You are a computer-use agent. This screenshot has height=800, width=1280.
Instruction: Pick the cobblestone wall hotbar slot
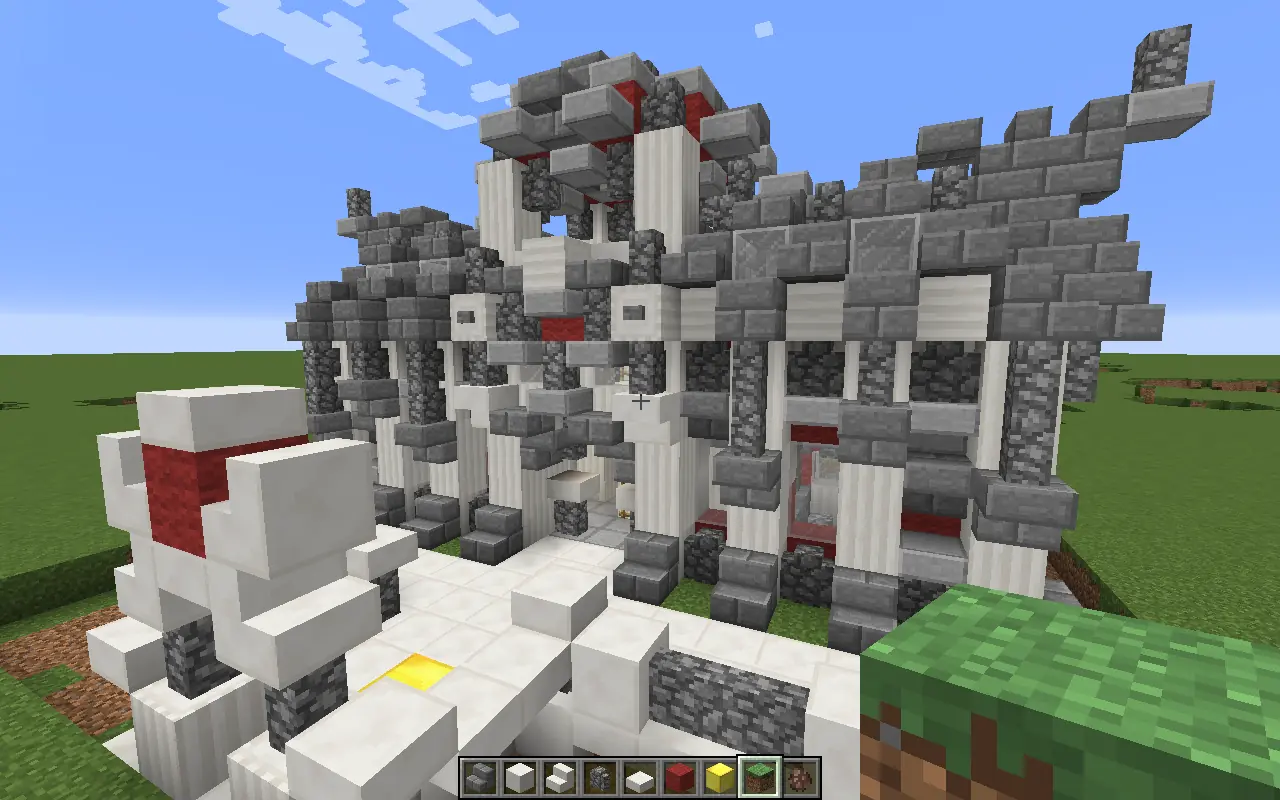click(600, 777)
